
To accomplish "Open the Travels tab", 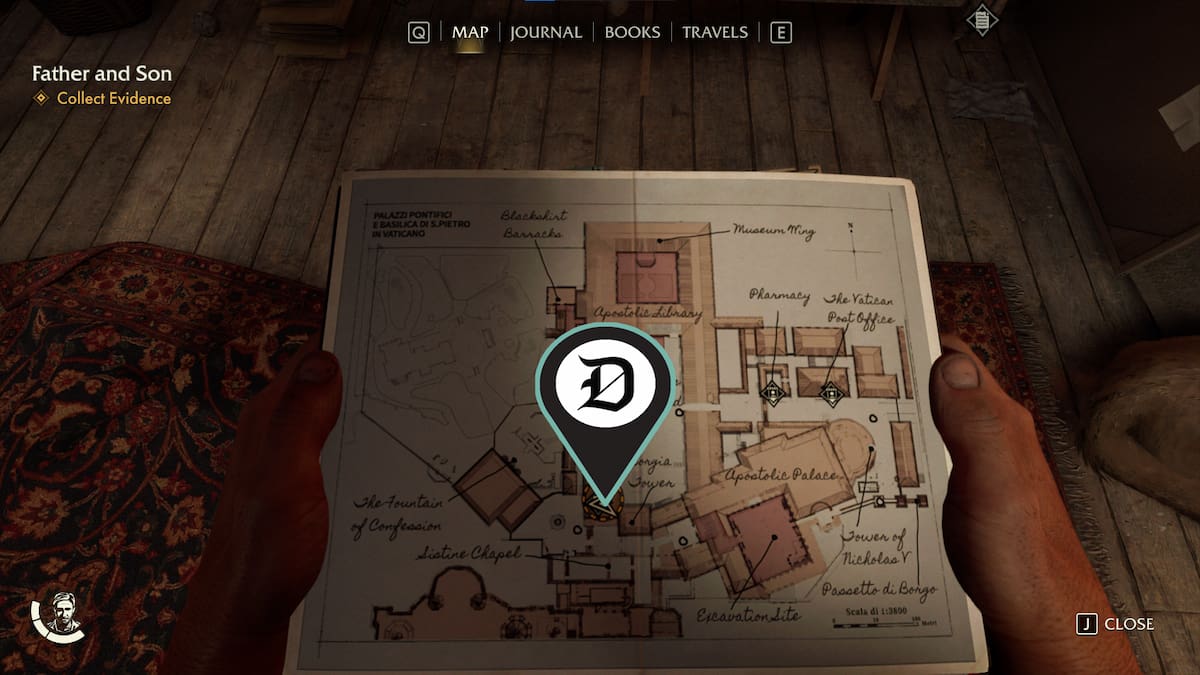I will (x=714, y=32).
